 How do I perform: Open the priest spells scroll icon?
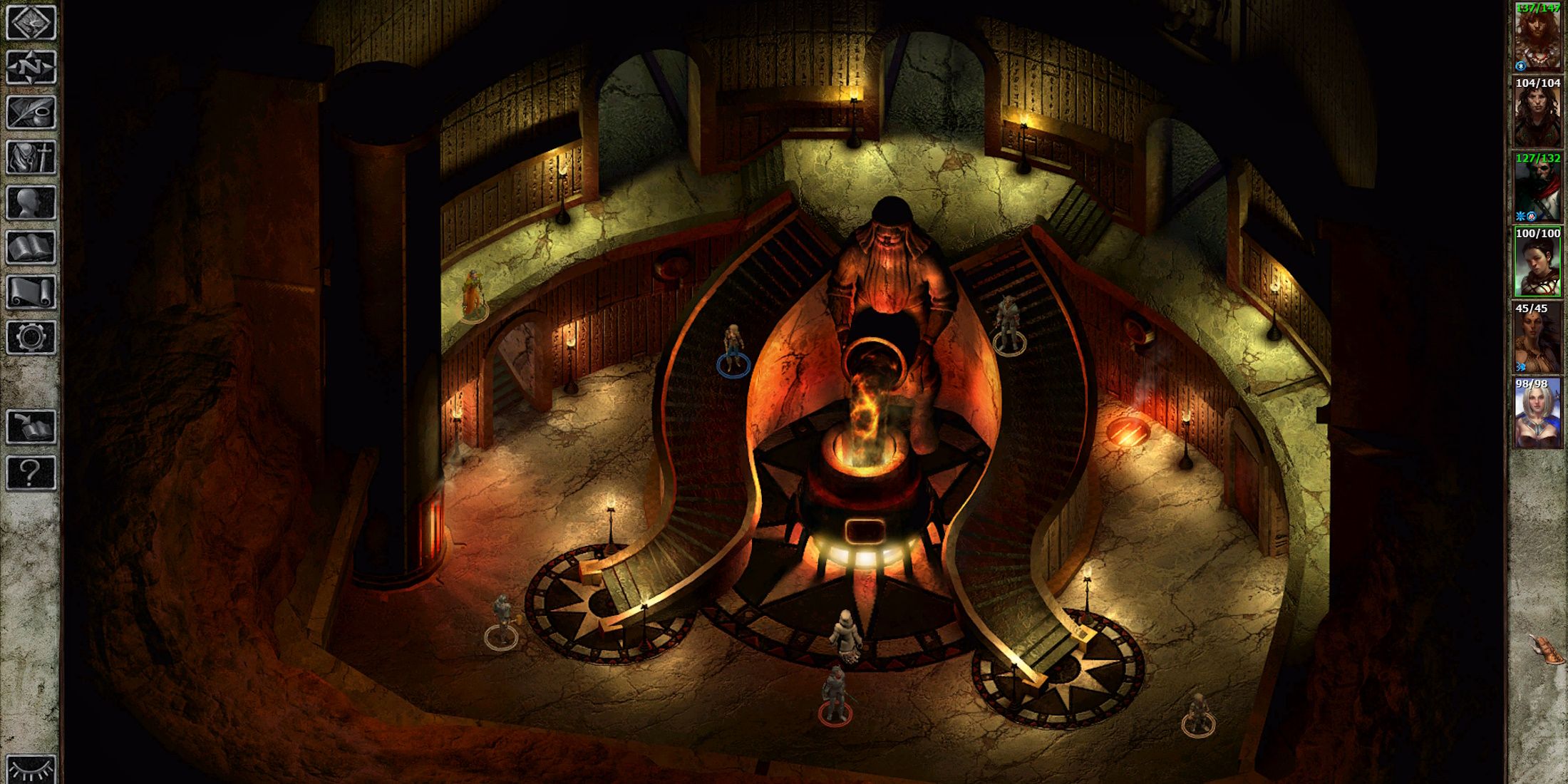(30, 290)
